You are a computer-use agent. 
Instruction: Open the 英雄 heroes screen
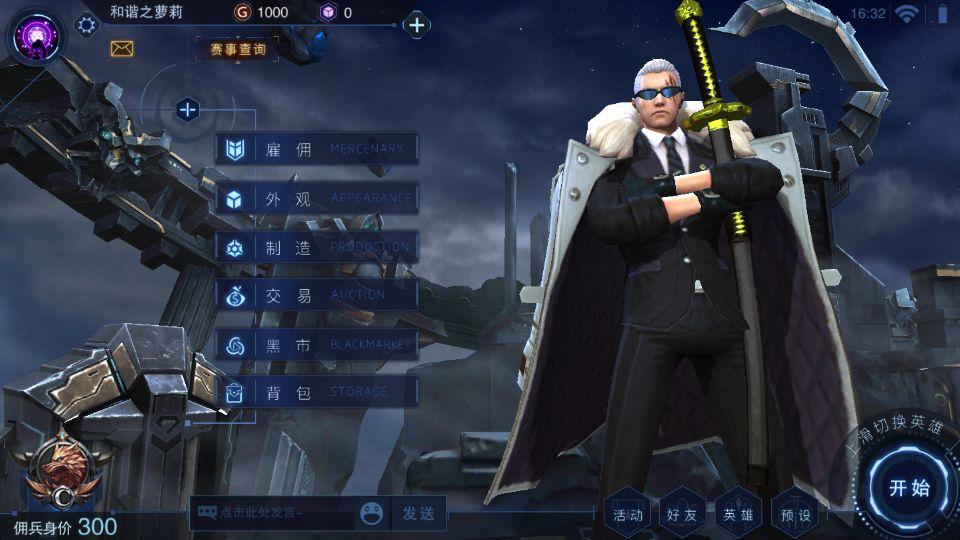(x=739, y=514)
